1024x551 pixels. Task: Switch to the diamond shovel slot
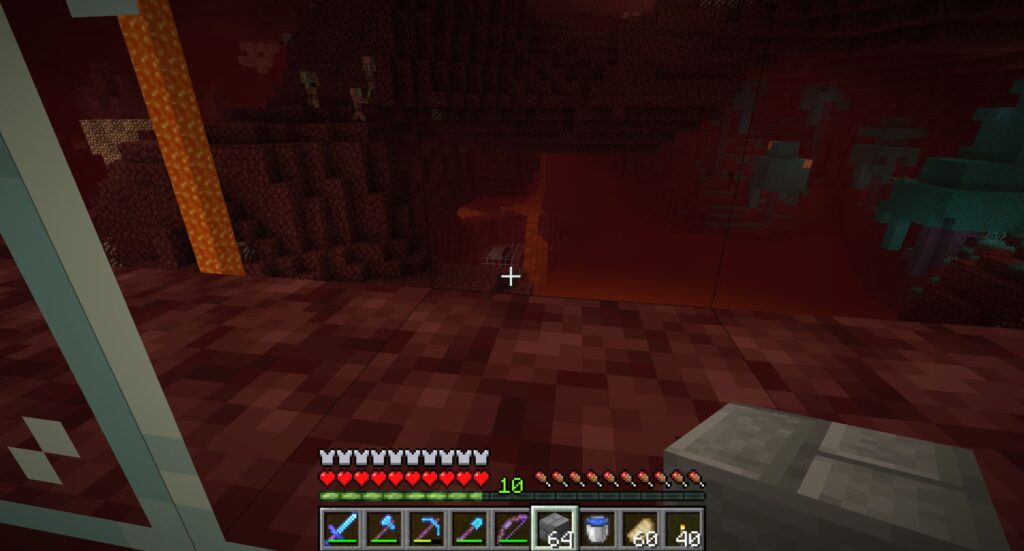[467, 527]
